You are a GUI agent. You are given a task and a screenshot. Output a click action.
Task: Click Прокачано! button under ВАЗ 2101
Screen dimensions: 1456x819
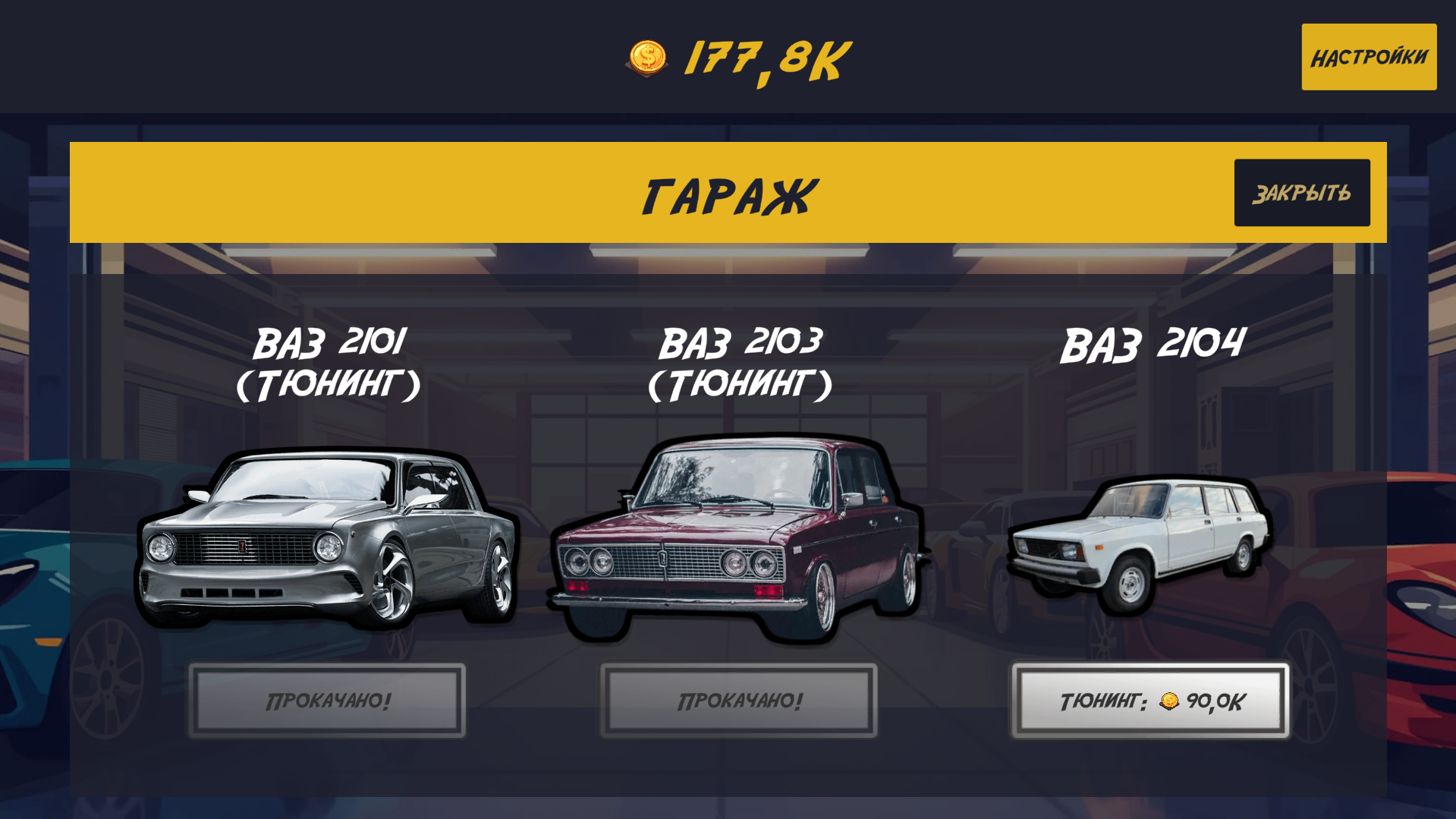click(326, 701)
